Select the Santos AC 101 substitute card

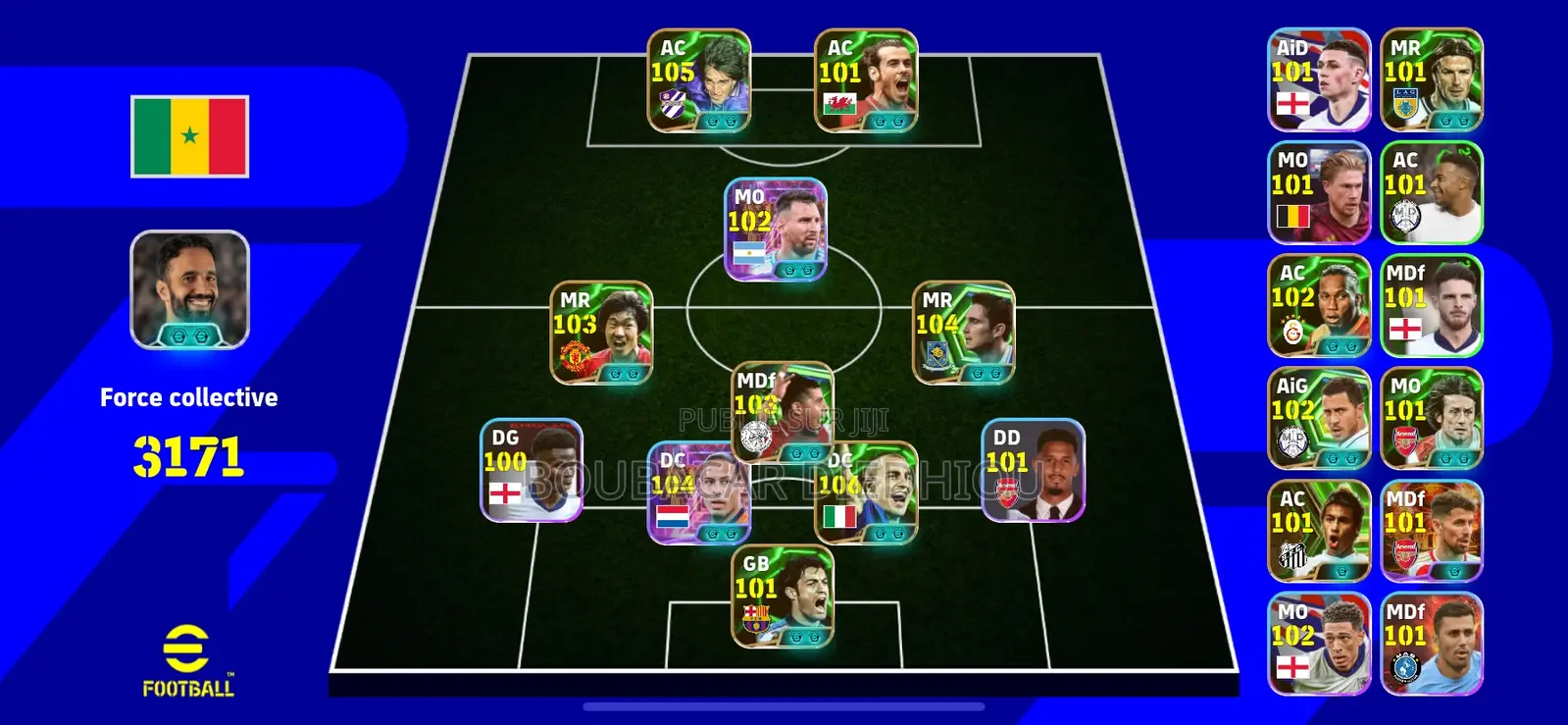coord(1319,532)
